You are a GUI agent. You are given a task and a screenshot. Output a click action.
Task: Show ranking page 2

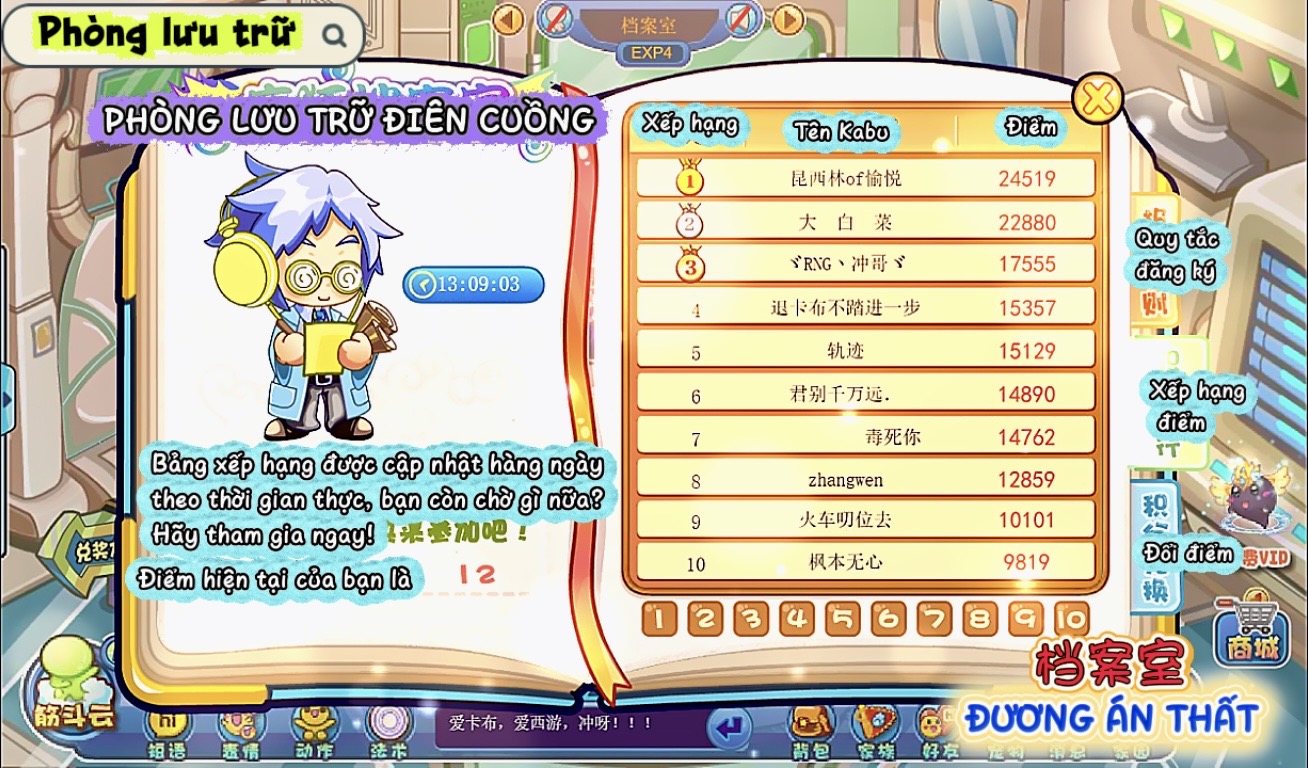[x=704, y=619]
